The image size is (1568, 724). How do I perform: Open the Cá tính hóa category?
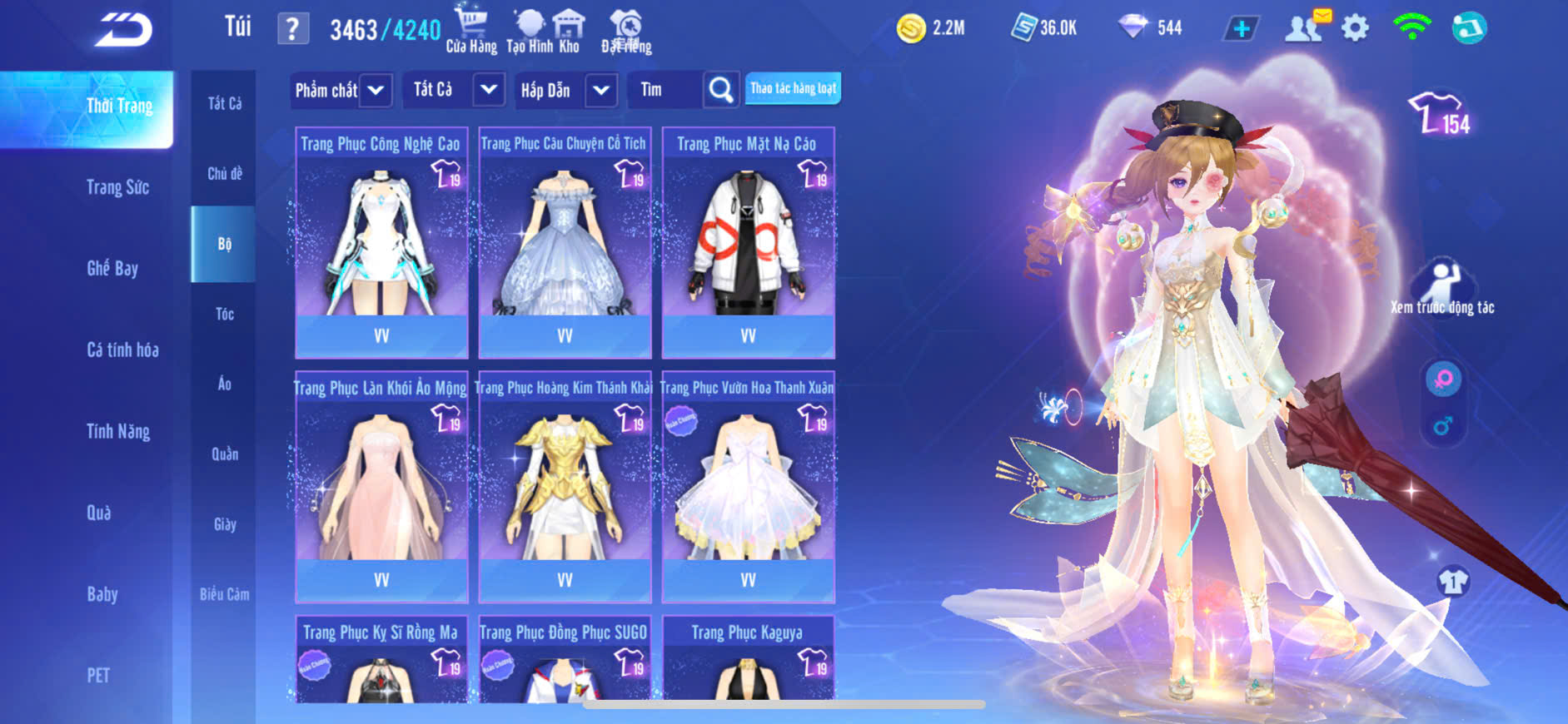click(122, 350)
